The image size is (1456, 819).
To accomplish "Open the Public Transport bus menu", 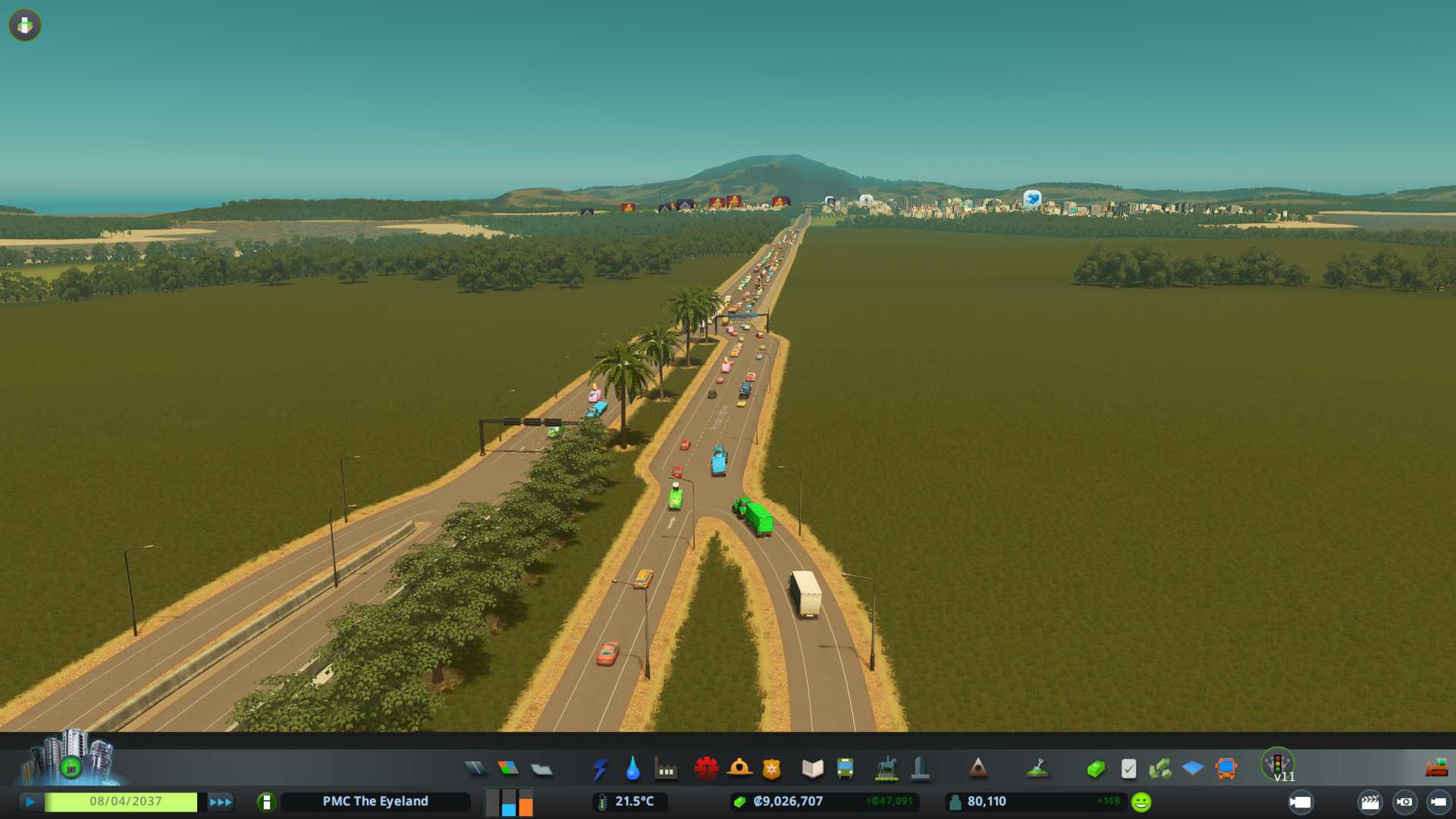I will point(845,769).
